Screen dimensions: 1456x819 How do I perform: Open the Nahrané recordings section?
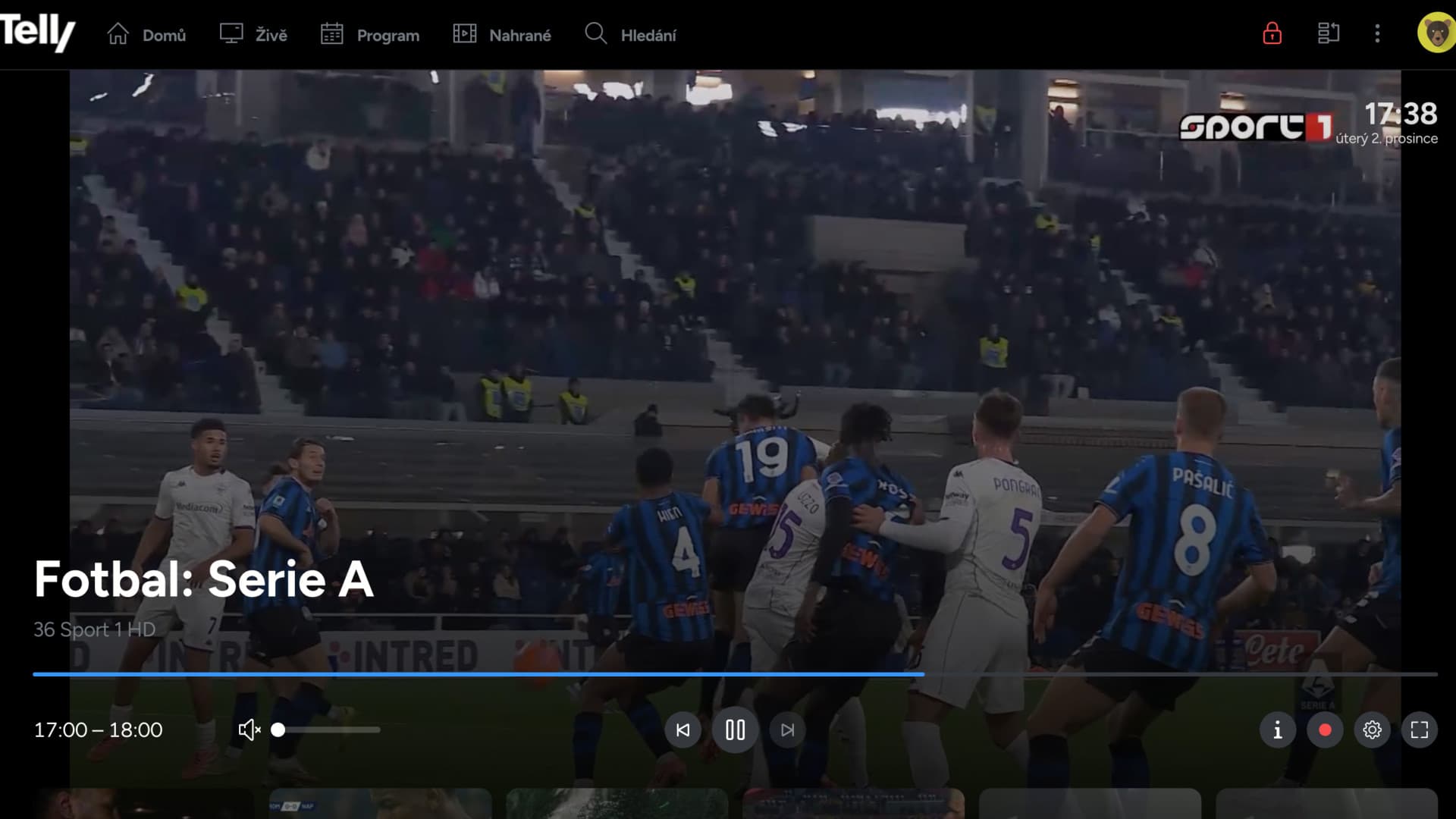point(502,34)
